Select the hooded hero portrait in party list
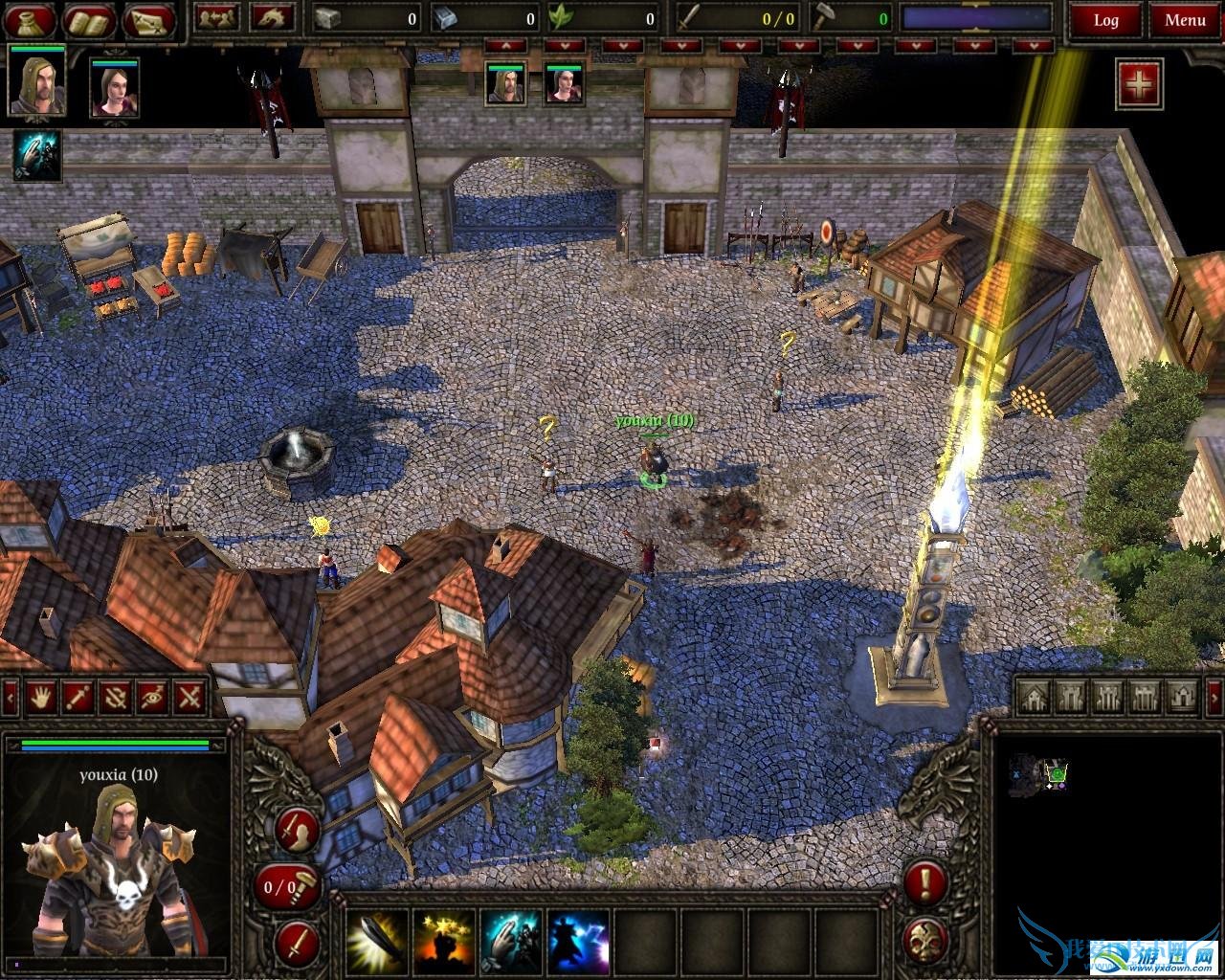1225x980 pixels. (37, 82)
